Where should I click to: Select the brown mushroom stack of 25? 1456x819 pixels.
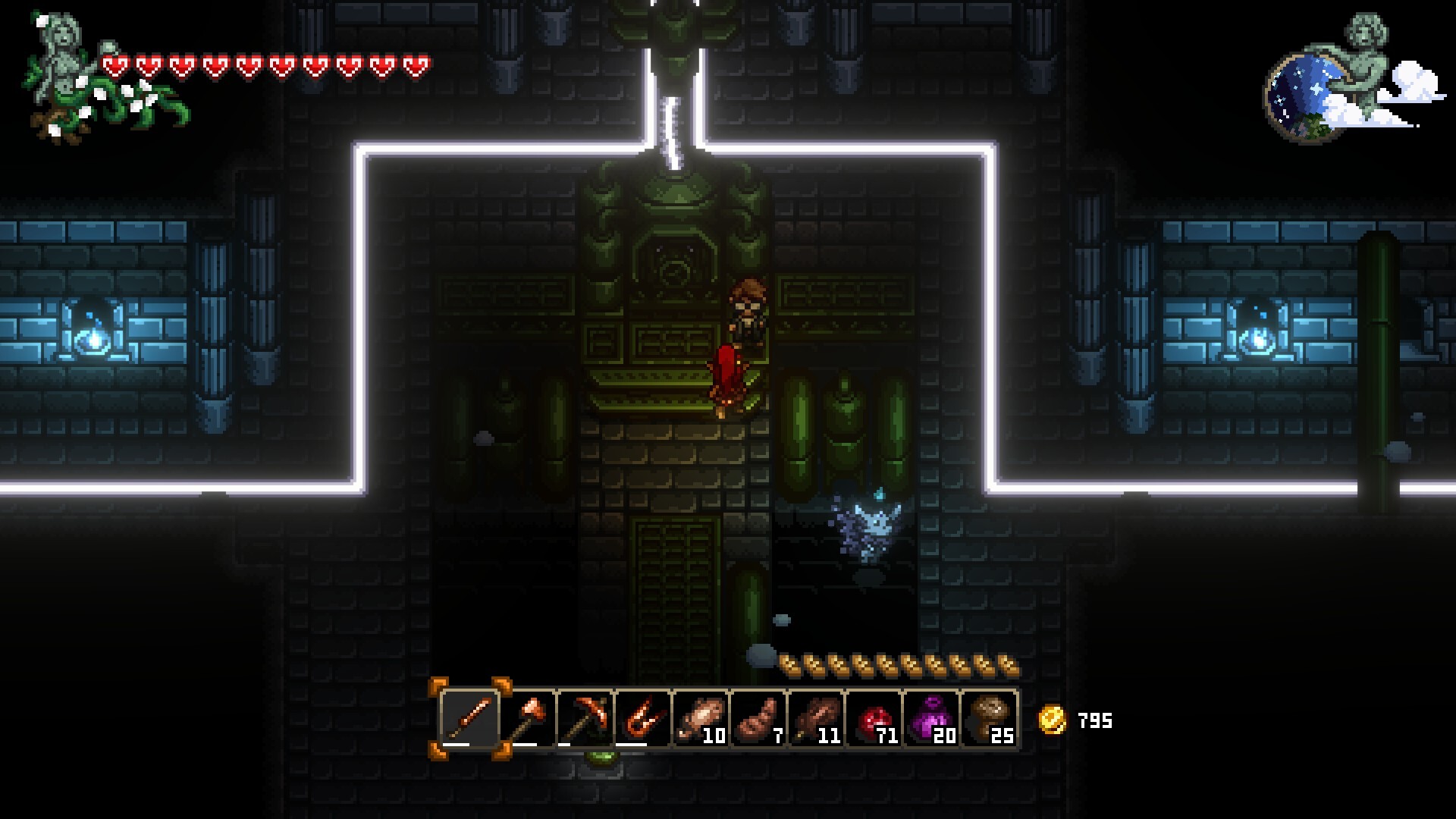[990, 717]
